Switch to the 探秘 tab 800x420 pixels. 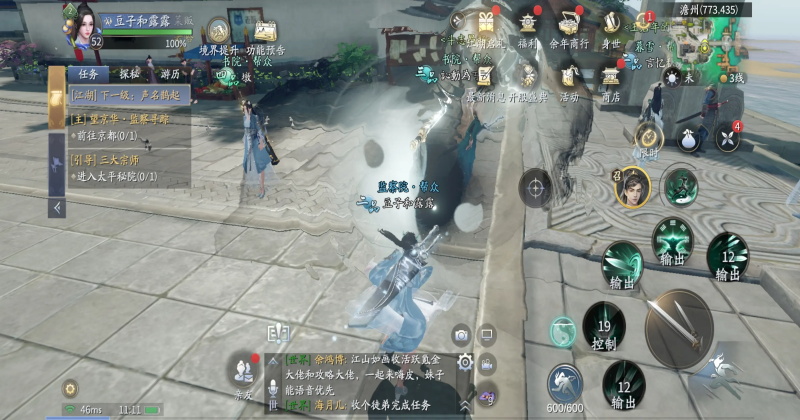[129, 74]
